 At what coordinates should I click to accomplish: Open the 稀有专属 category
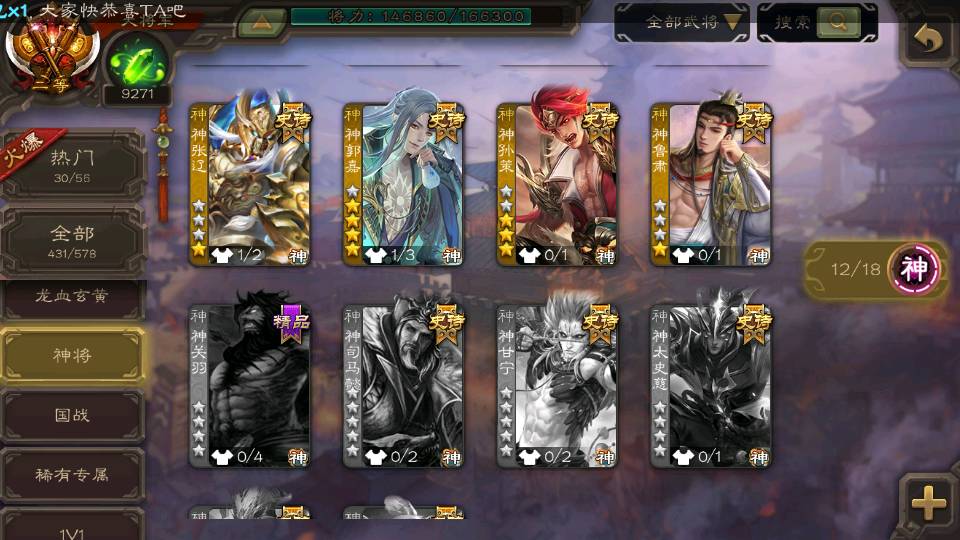[x=72, y=474]
